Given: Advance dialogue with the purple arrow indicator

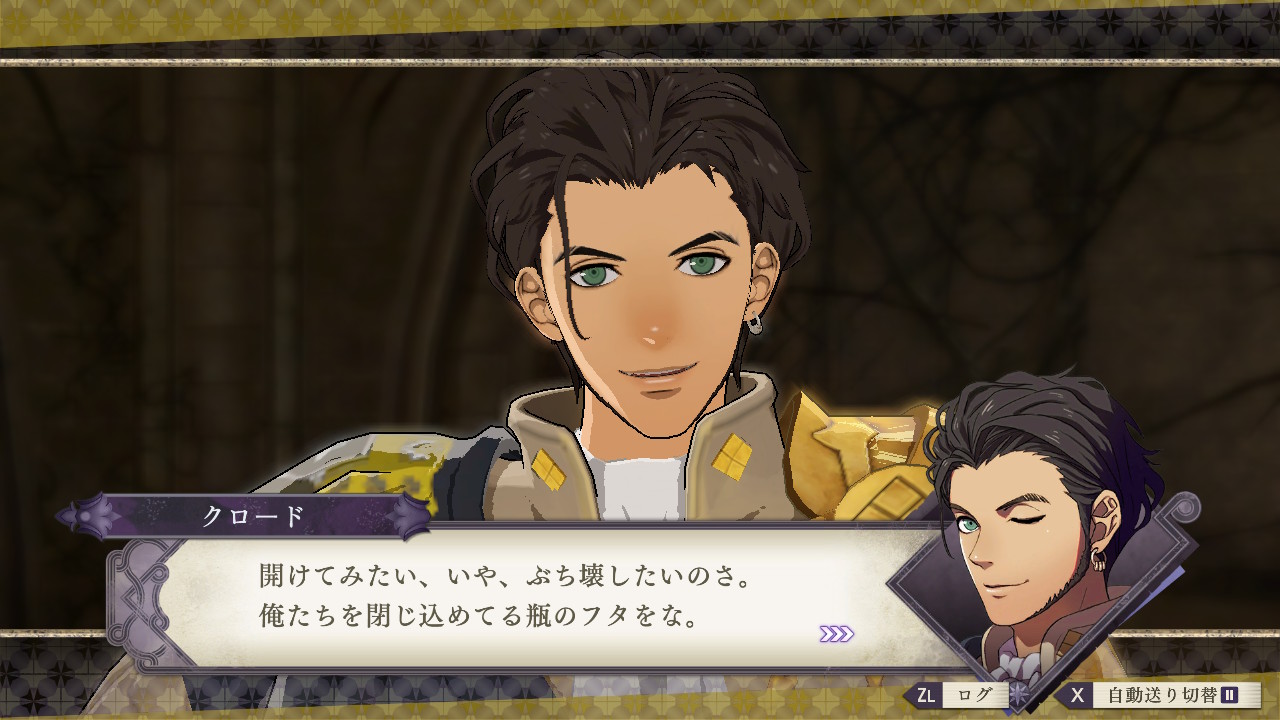Looking at the screenshot, I should pyautogui.click(x=836, y=633).
